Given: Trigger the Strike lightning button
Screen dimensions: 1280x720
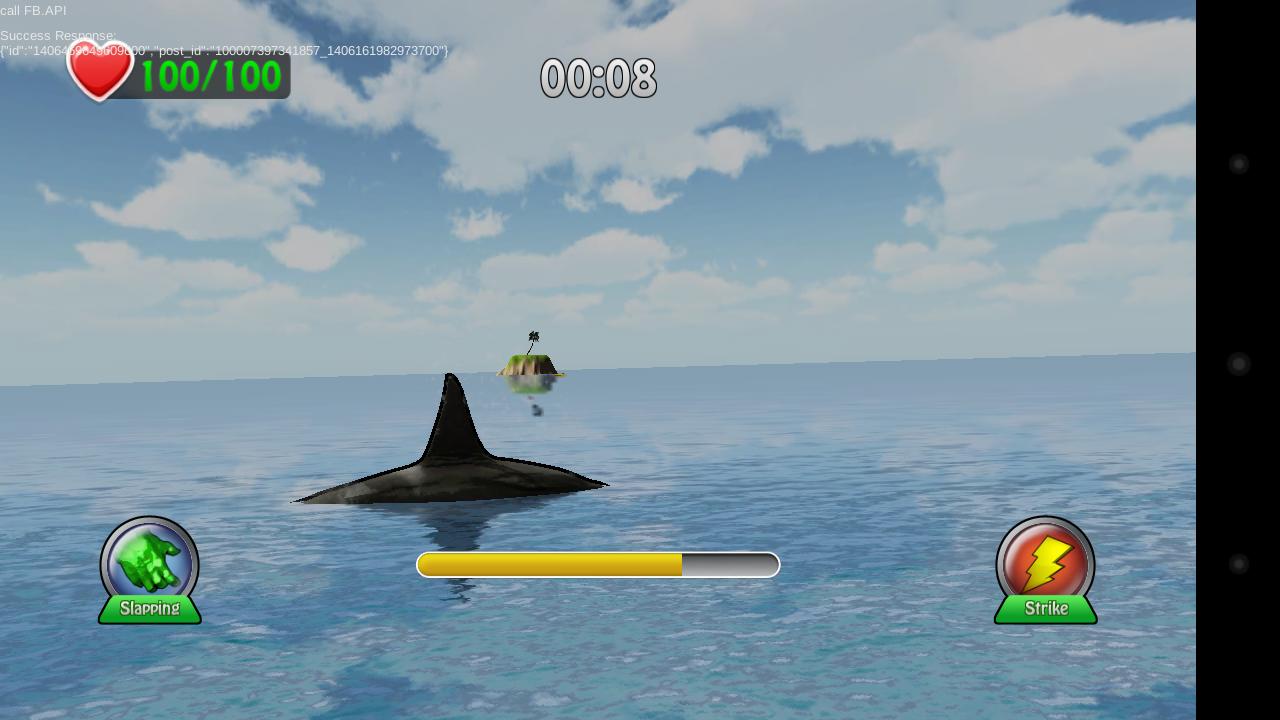Looking at the screenshot, I should tap(1045, 567).
